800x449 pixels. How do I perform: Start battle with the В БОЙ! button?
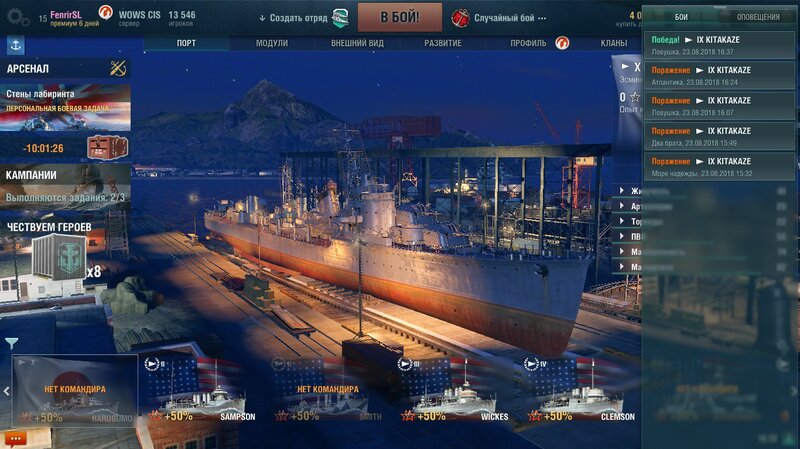tap(400, 16)
